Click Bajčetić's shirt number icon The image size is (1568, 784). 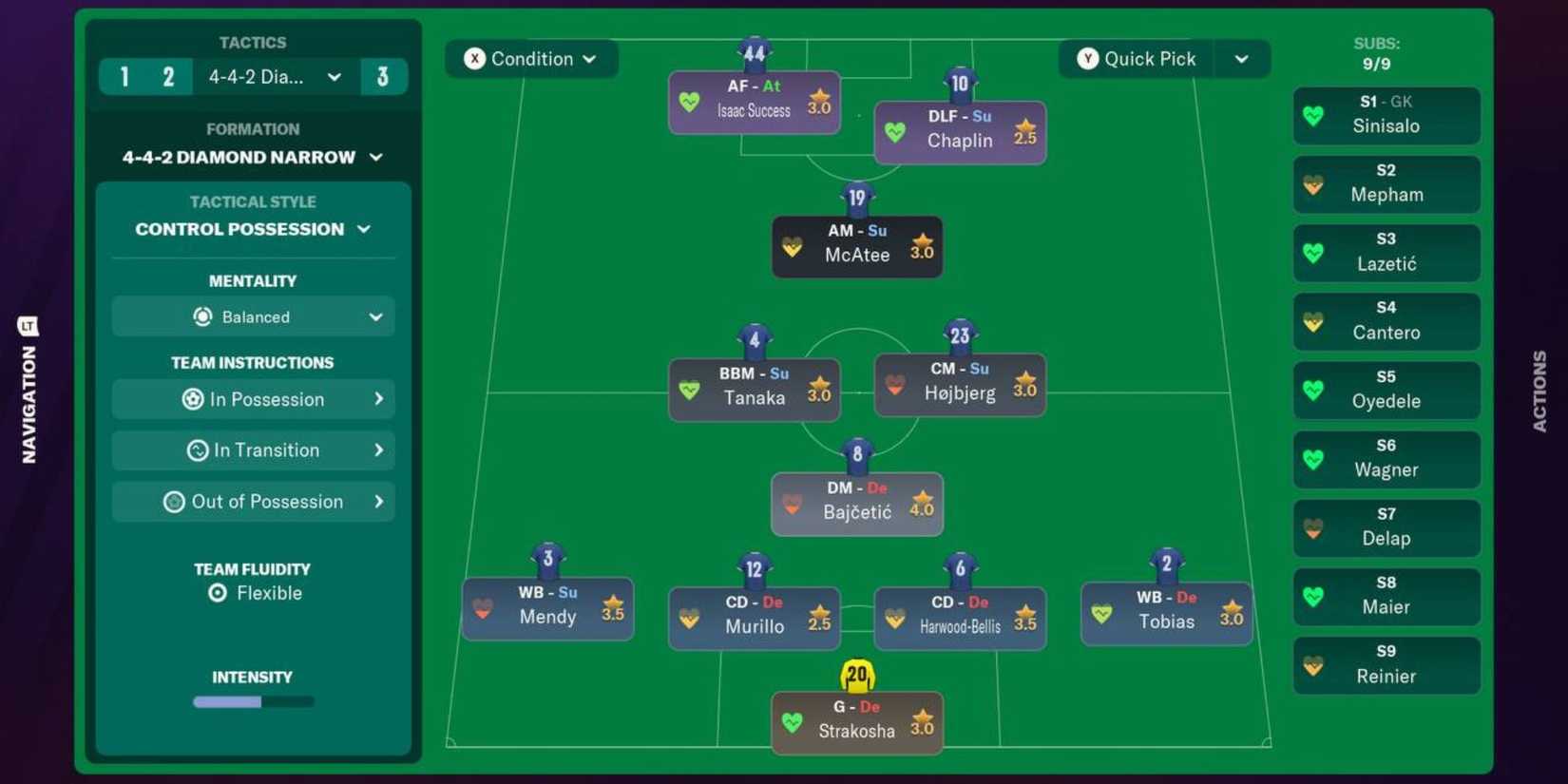pos(856,454)
